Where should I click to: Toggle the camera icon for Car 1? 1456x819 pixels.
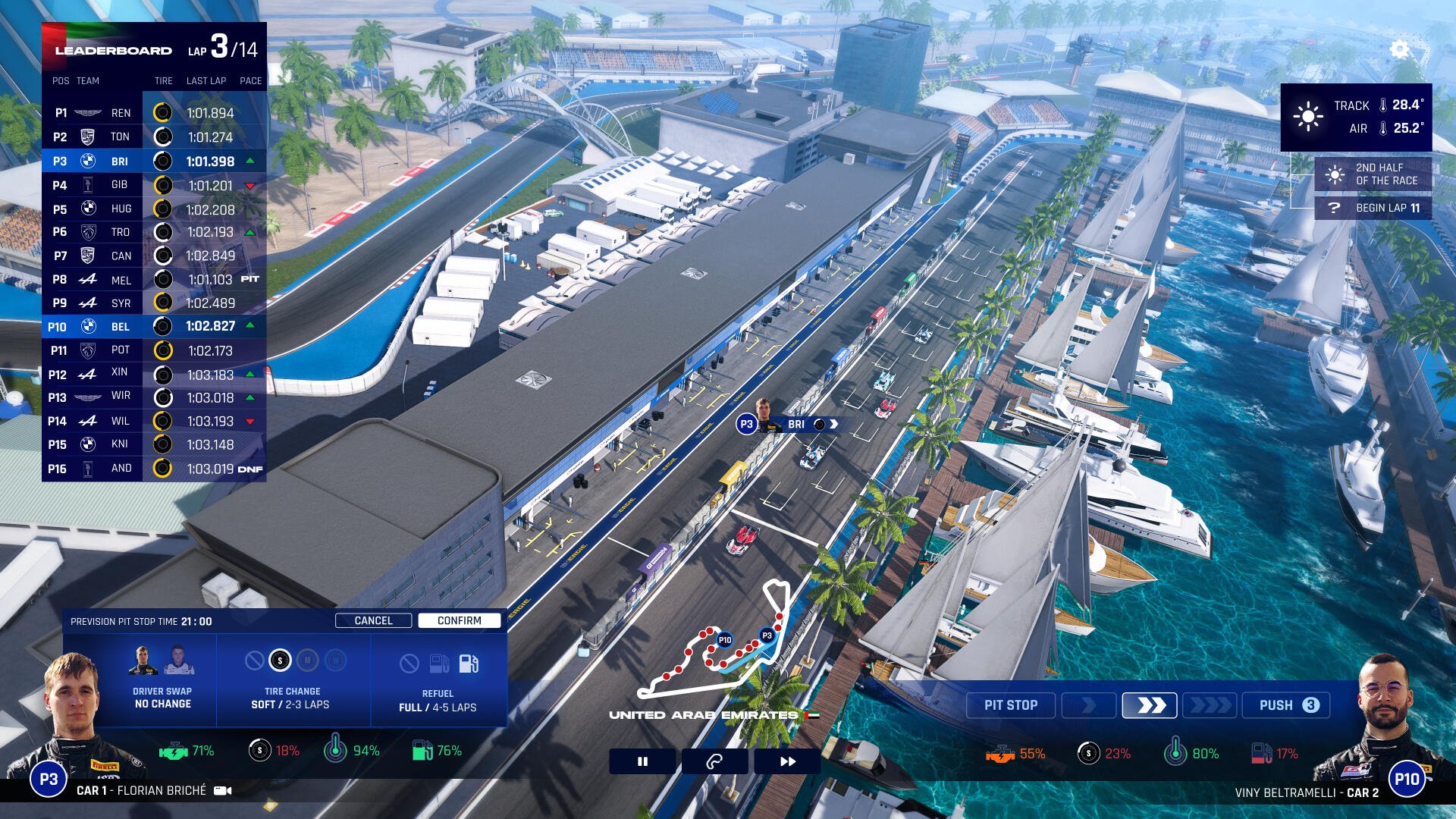click(223, 790)
